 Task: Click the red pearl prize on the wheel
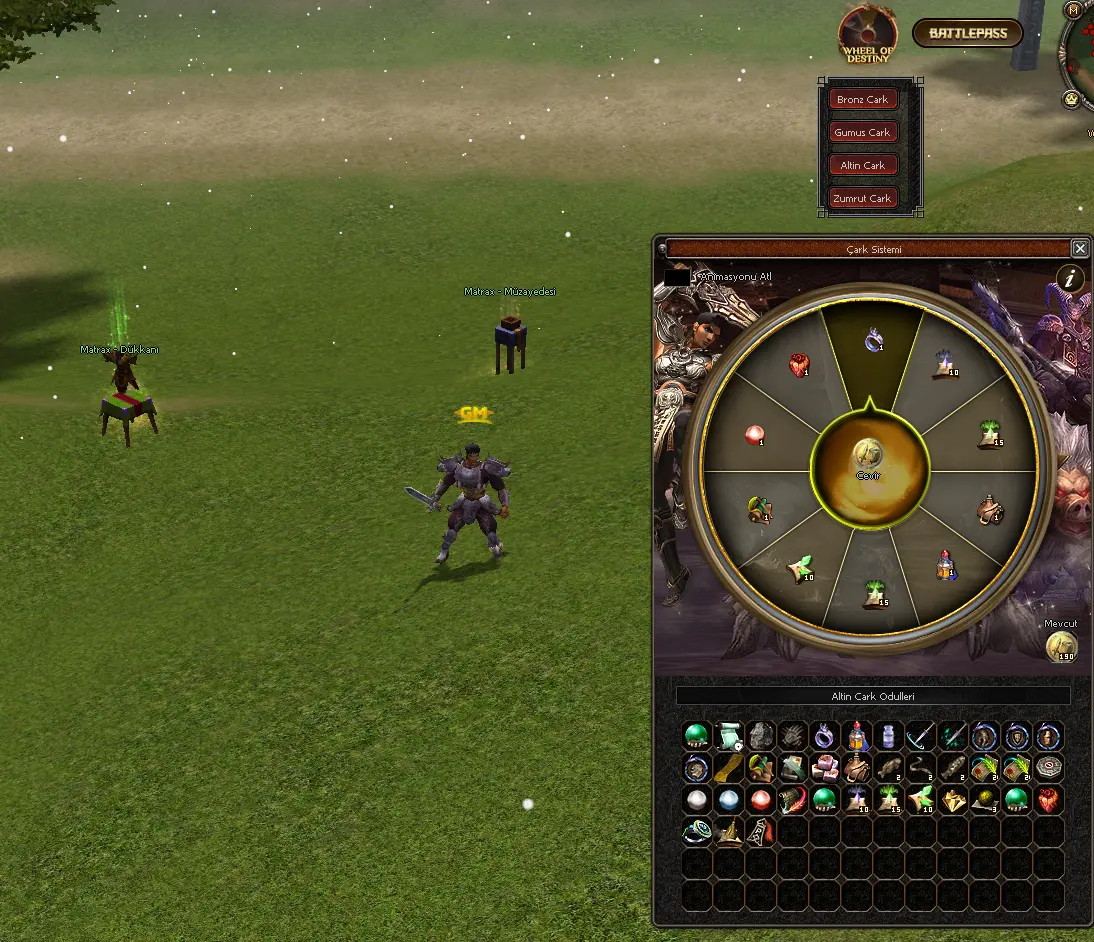click(x=754, y=435)
